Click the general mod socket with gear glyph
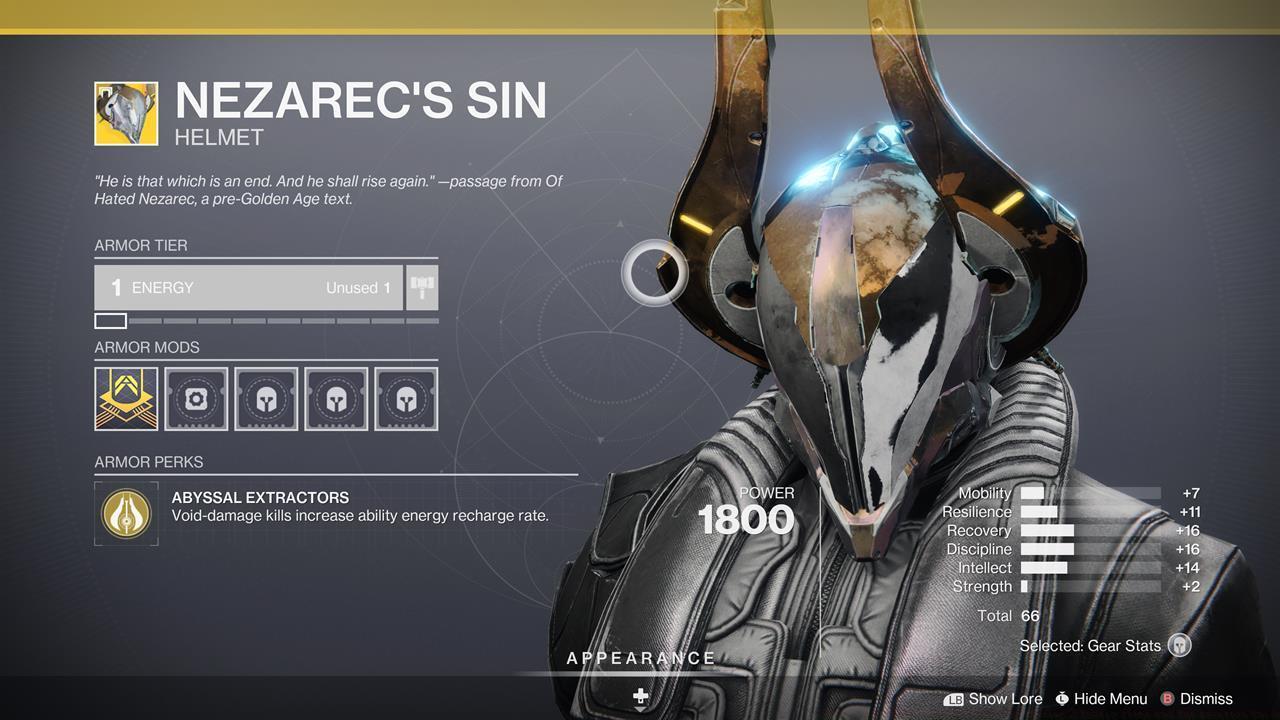This screenshot has height=720, width=1280. (x=196, y=398)
